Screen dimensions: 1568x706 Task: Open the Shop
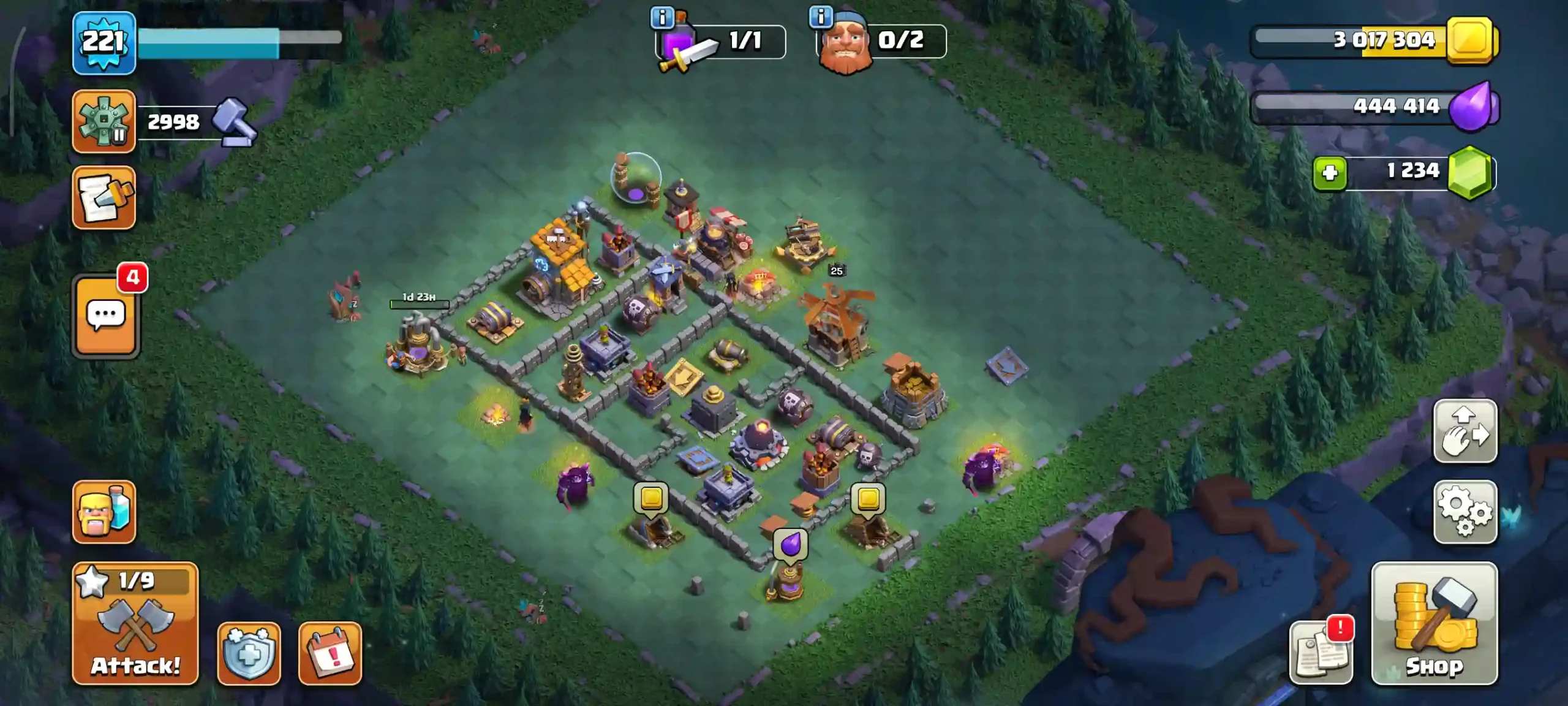(1434, 624)
